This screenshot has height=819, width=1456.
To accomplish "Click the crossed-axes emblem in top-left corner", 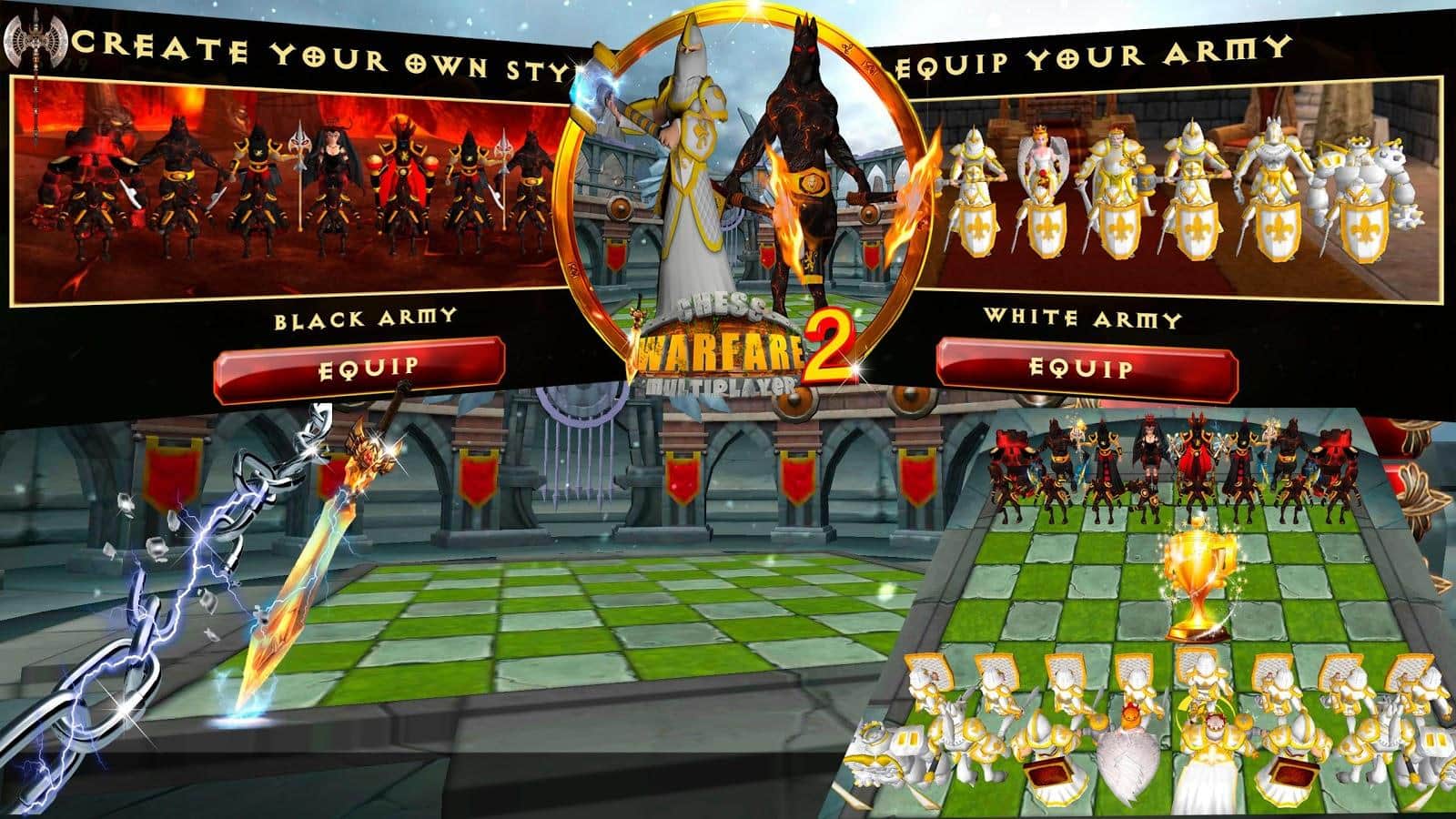I will tap(35, 41).
